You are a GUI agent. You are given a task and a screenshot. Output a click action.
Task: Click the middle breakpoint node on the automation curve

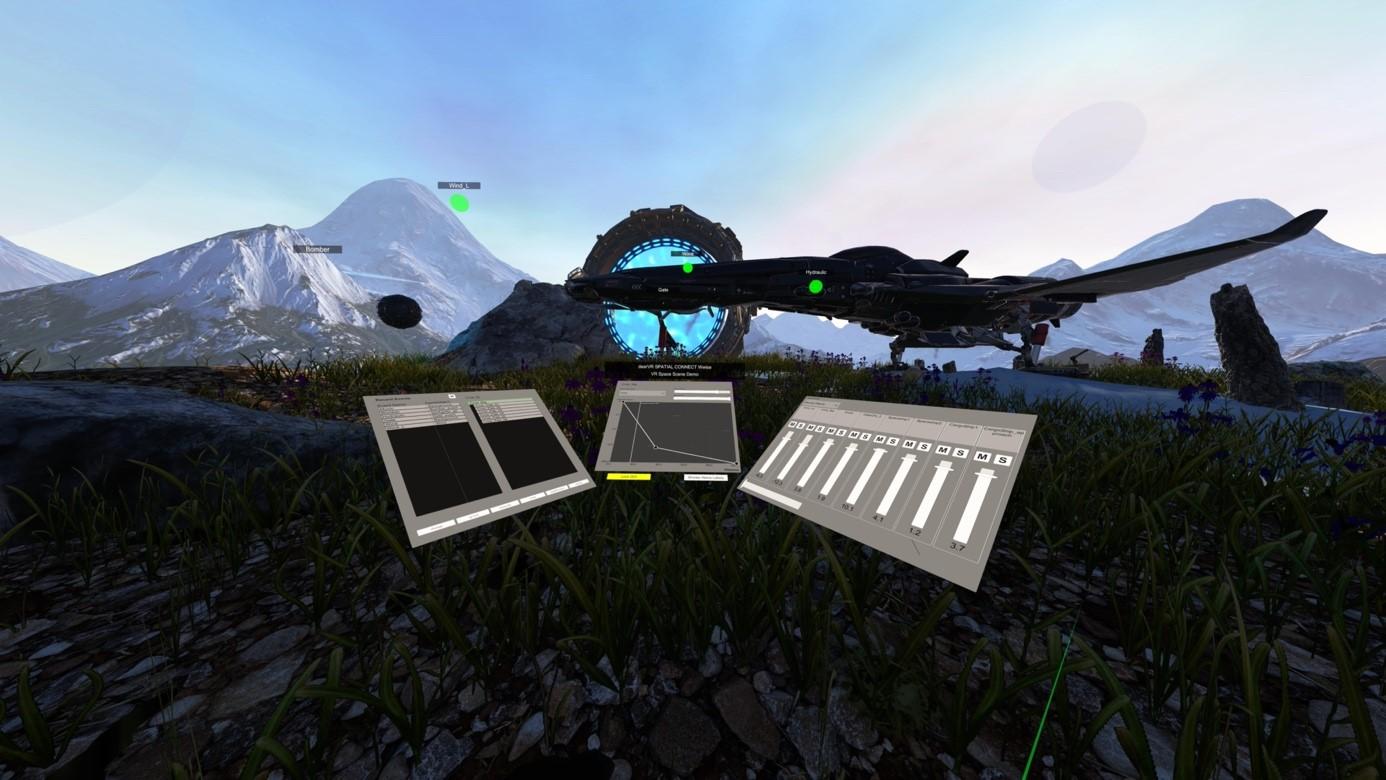tap(656, 448)
